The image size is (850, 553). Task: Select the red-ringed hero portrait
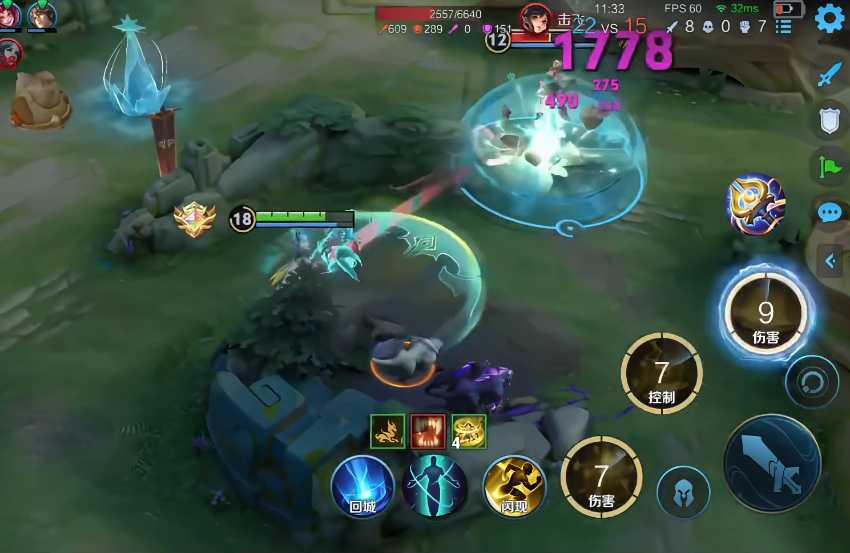coord(11,53)
